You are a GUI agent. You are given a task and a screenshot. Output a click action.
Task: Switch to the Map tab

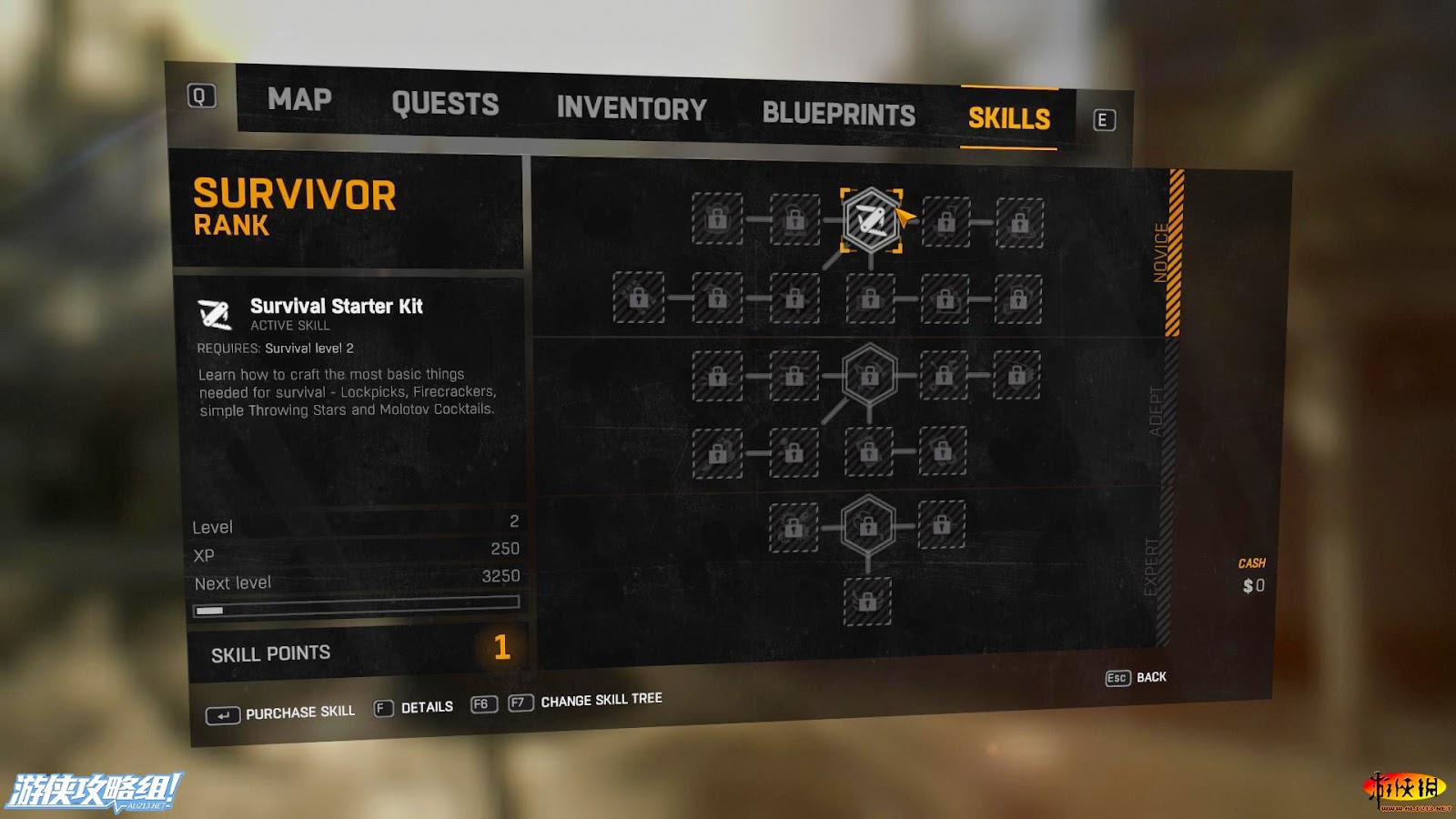[299, 99]
